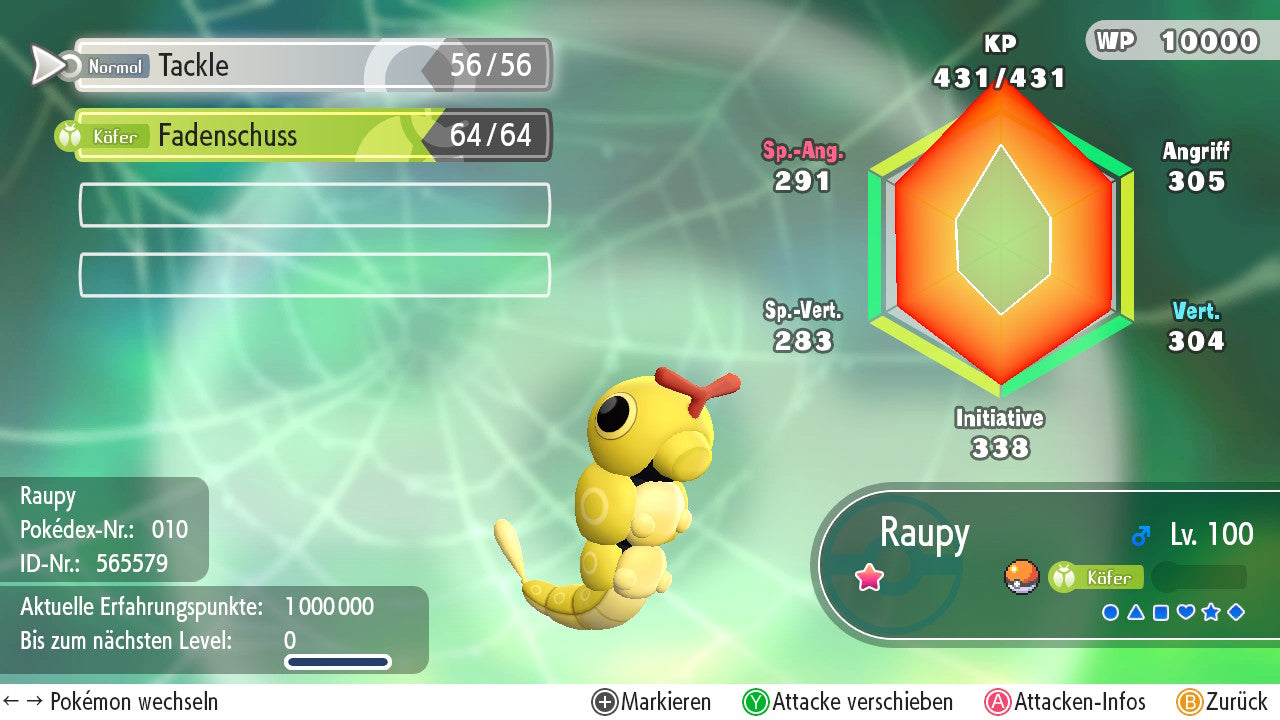Toggle the circle marking on Raupy
Viewport: 1280px width, 720px height.
tap(1110, 612)
